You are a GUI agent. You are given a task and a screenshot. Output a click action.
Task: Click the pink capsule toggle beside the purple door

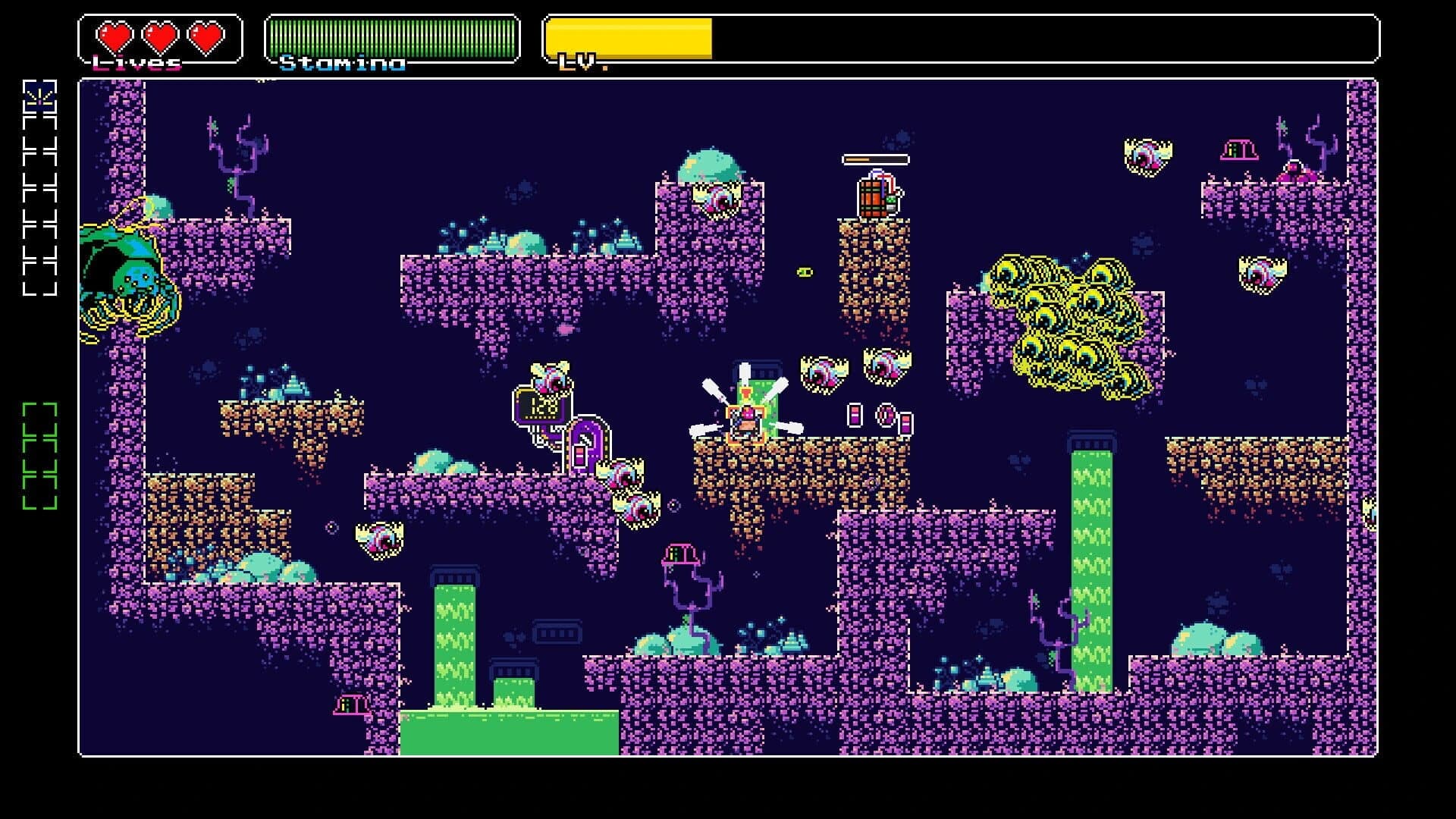point(579,457)
